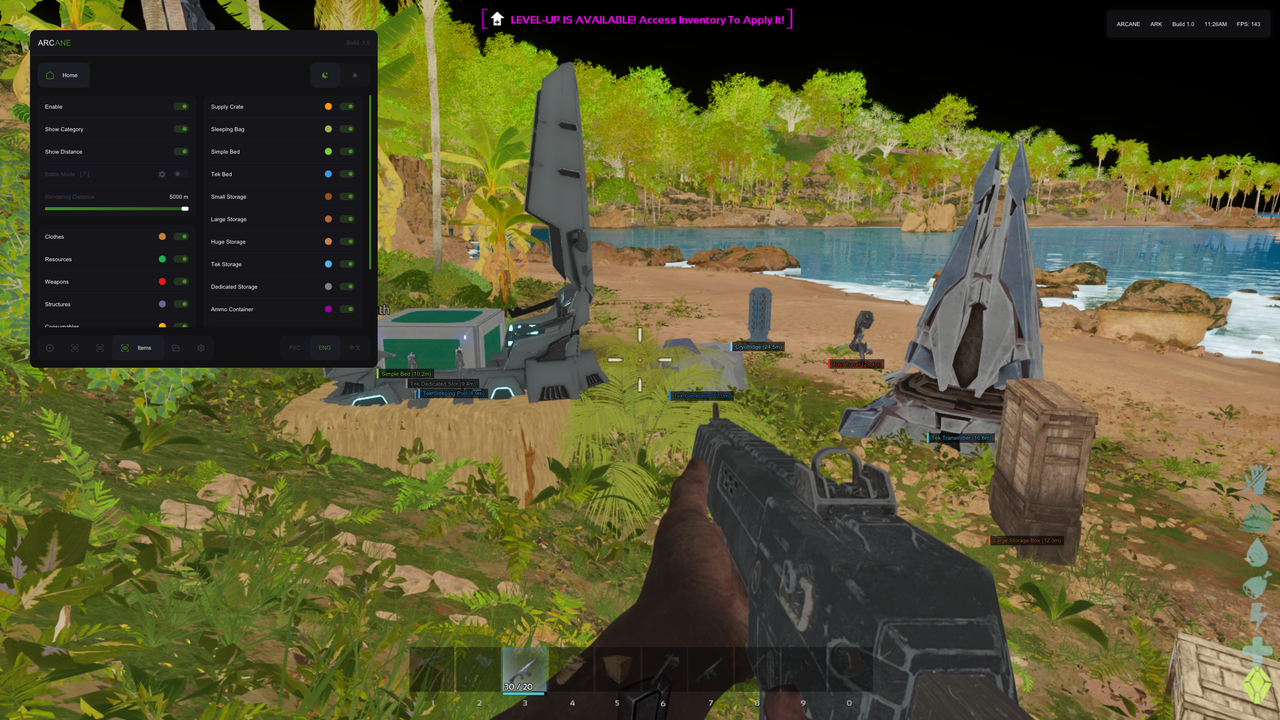The image size is (1280, 720).
Task: Click the circle-plus icon in bottom toolbar
Action: (x=49, y=348)
